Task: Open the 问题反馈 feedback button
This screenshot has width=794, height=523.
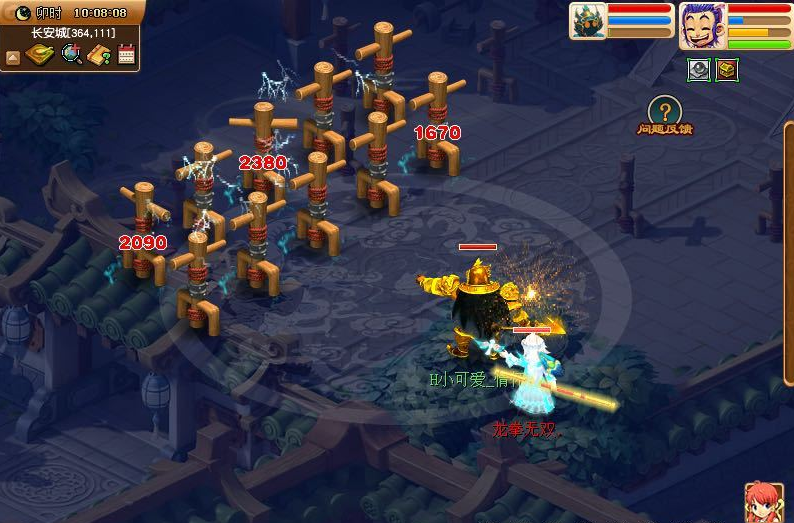Action: click(664, 115)
